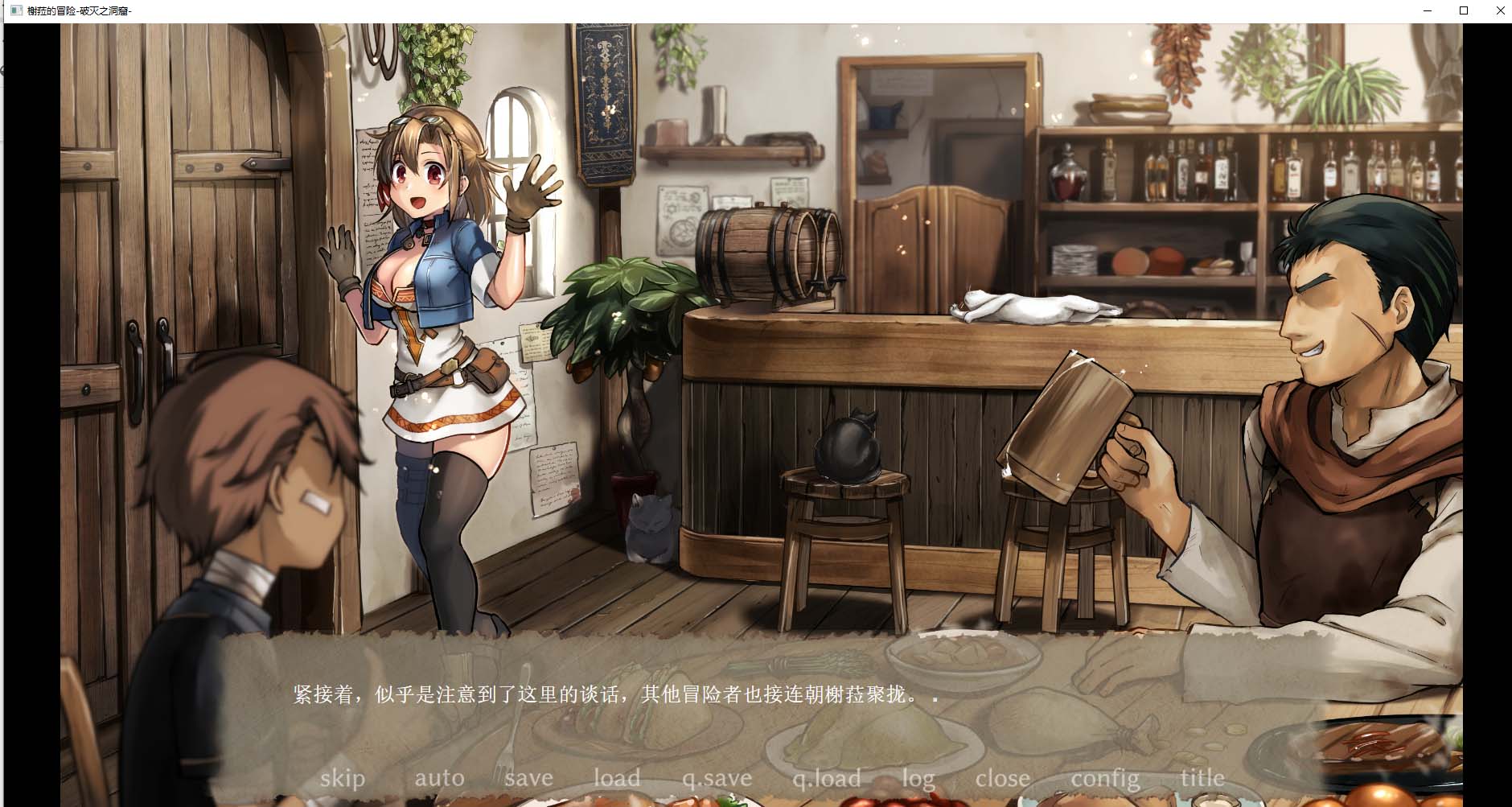Screen dimensions: 1512x807
Task: Toggle auto-read mode
Action: [439, 777]
